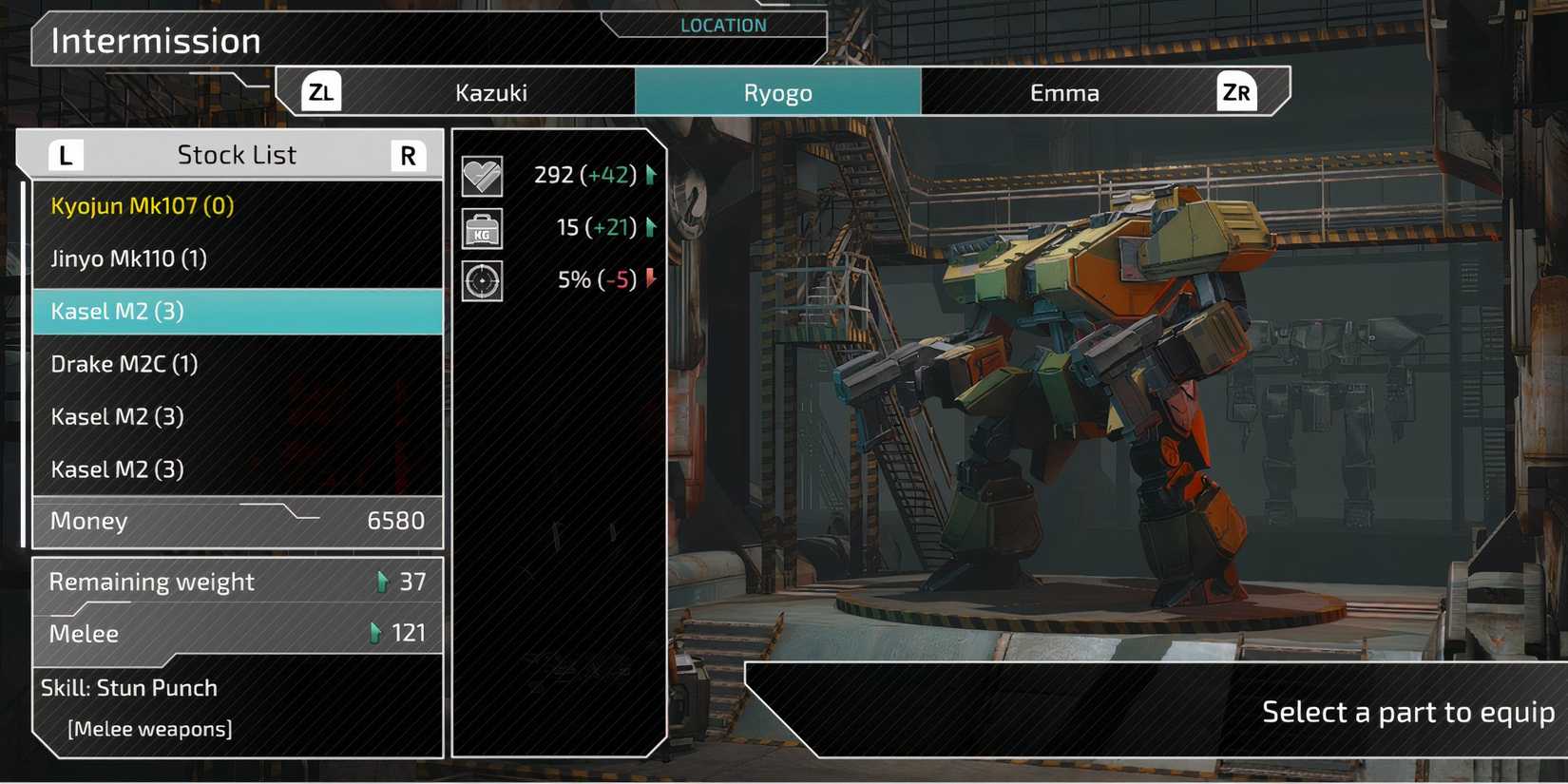
Task: Click the heart health stat icon
Action: coord(482,175)
